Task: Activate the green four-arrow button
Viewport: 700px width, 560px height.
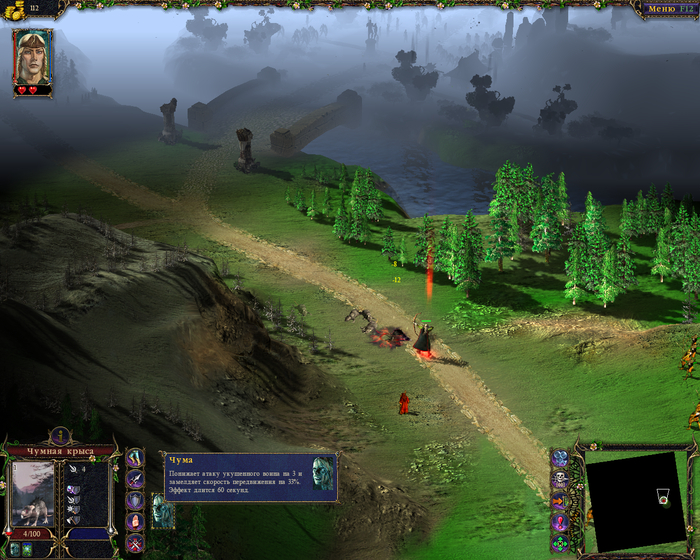Action: click(x=560, y=543)
